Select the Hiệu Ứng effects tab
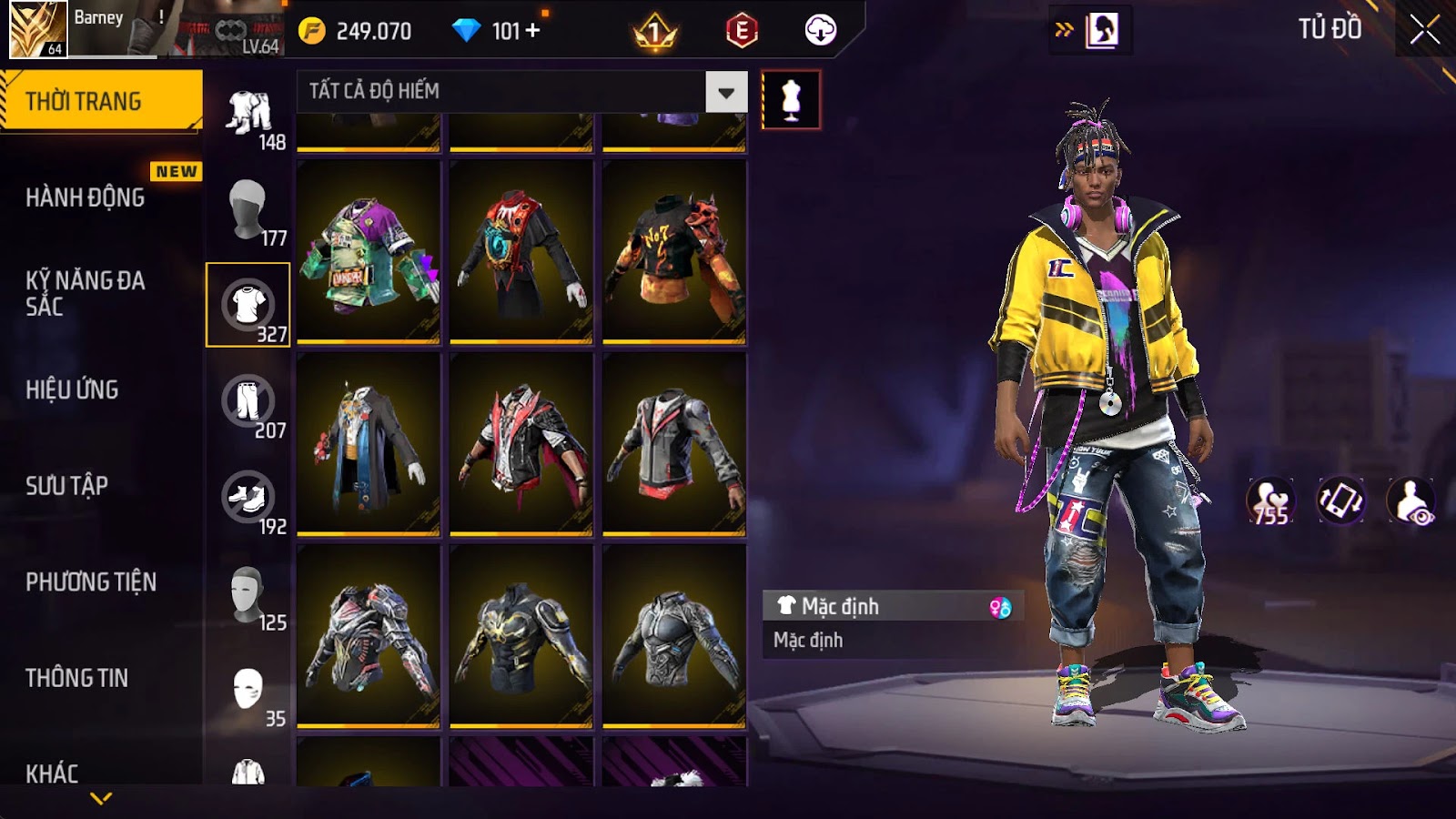The width and height of the screenshot is (1456, 819). [x=72, y=389]
